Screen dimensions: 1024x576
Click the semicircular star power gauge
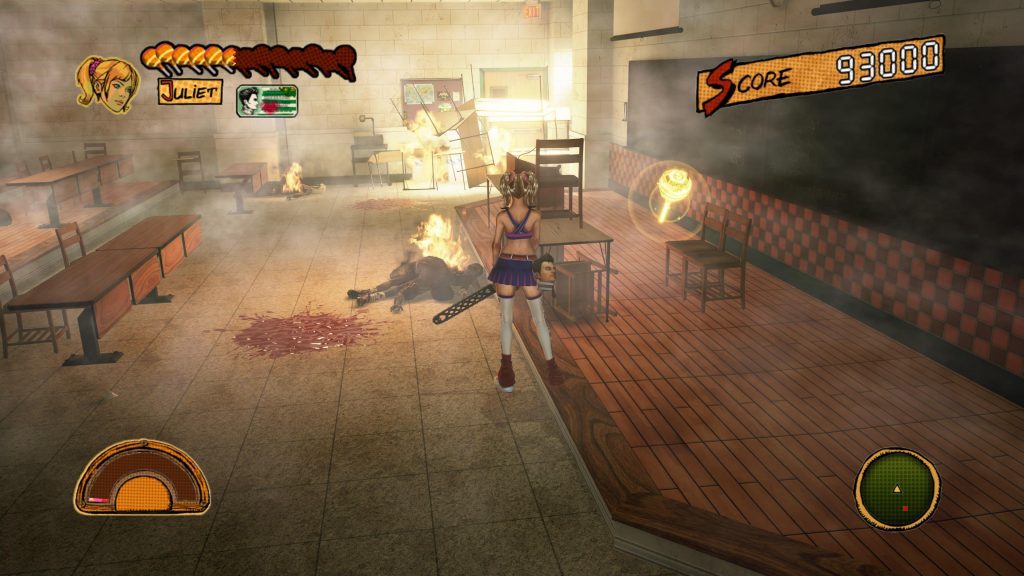pyautogui.click(x=142, y=479)
